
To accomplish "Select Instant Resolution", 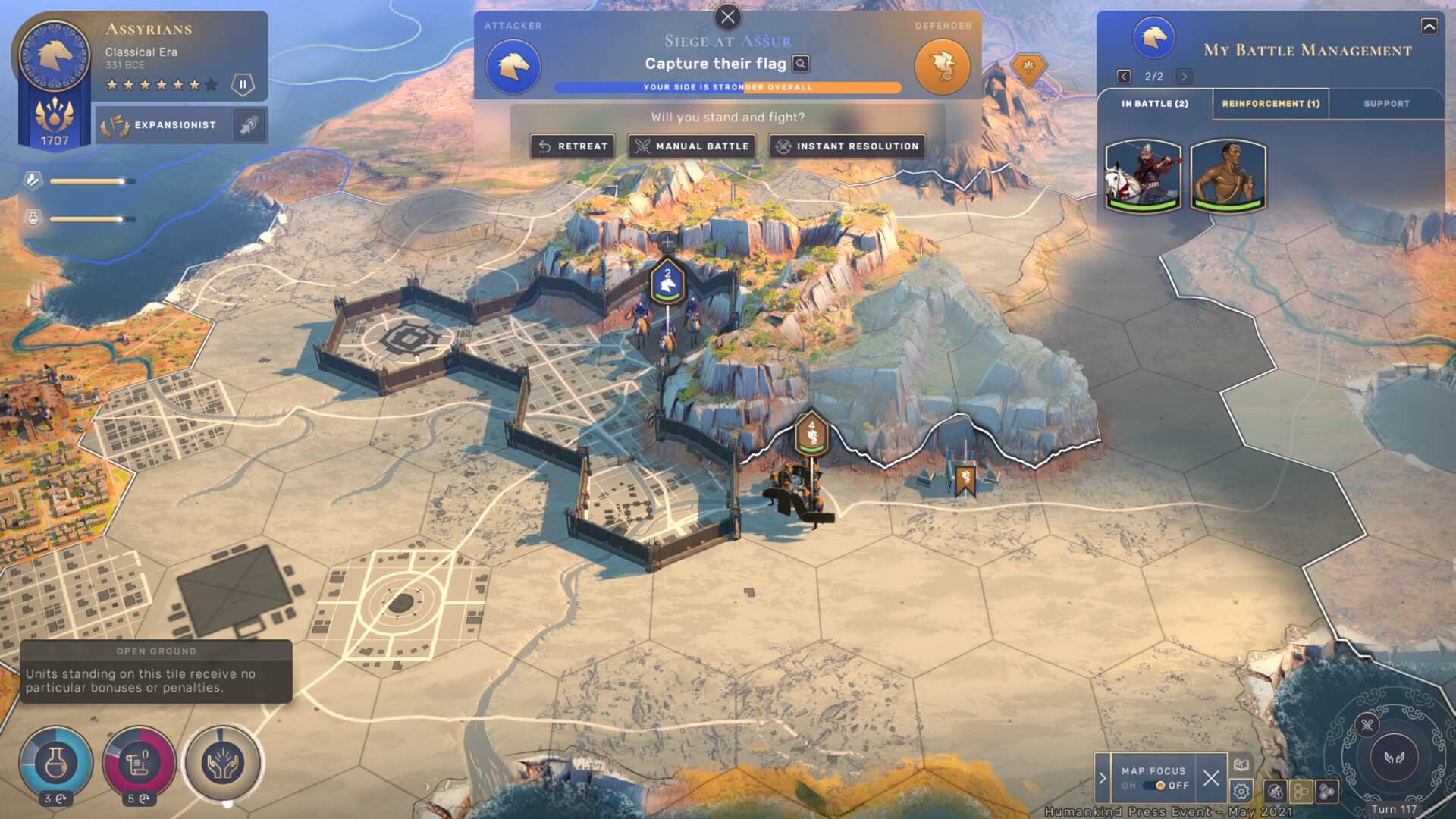I will pos(847,146).
